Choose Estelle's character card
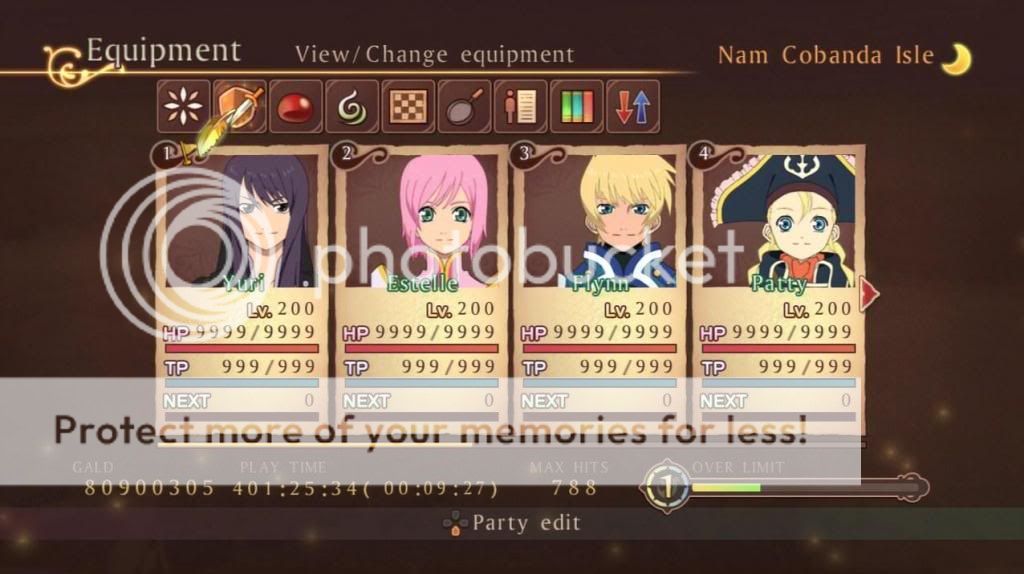This screenshot has width=1024, height=574. point(420,290)
